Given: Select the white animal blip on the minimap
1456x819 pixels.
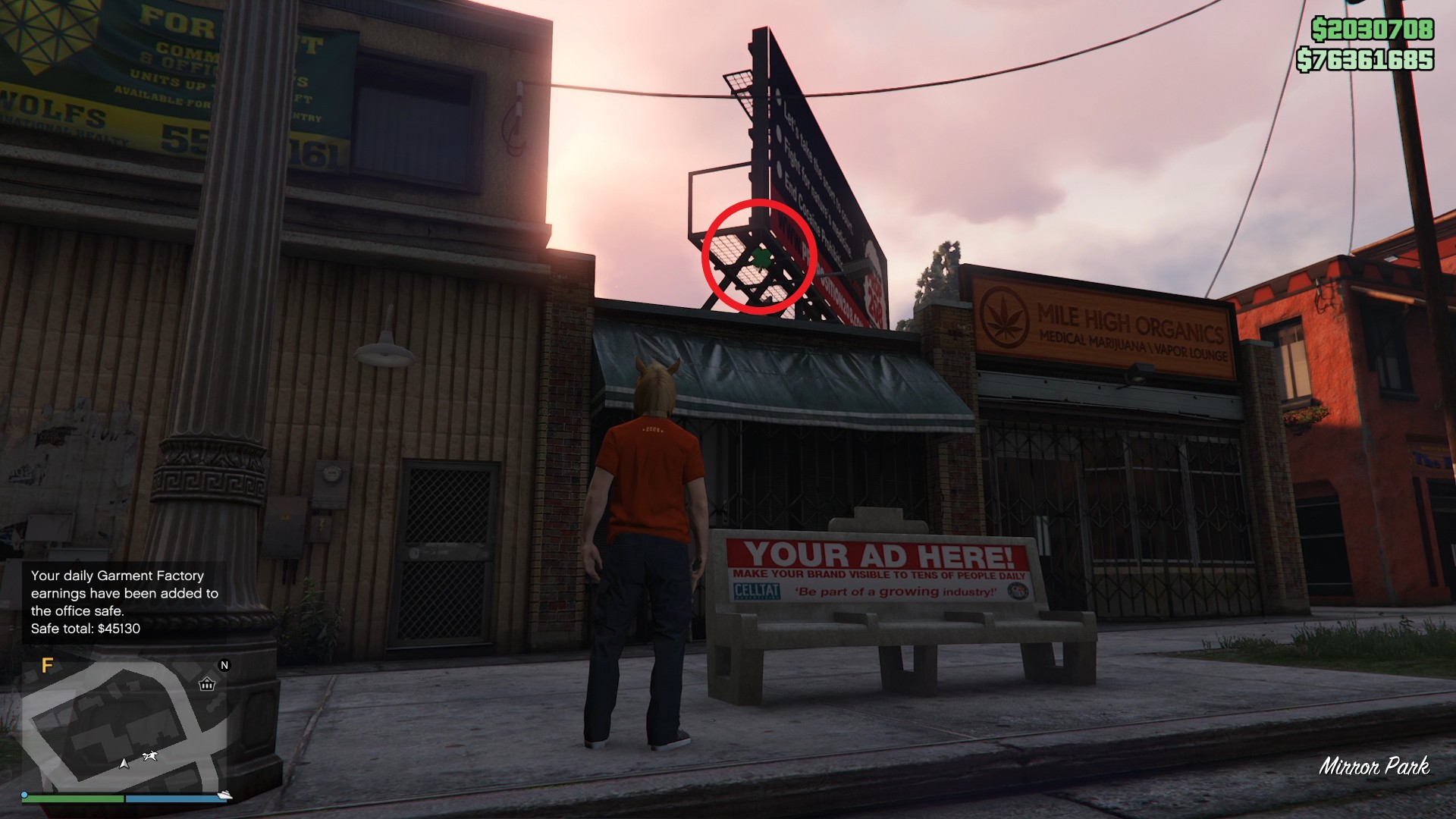Looking at the screenshot, I should (x=150, y=755).
